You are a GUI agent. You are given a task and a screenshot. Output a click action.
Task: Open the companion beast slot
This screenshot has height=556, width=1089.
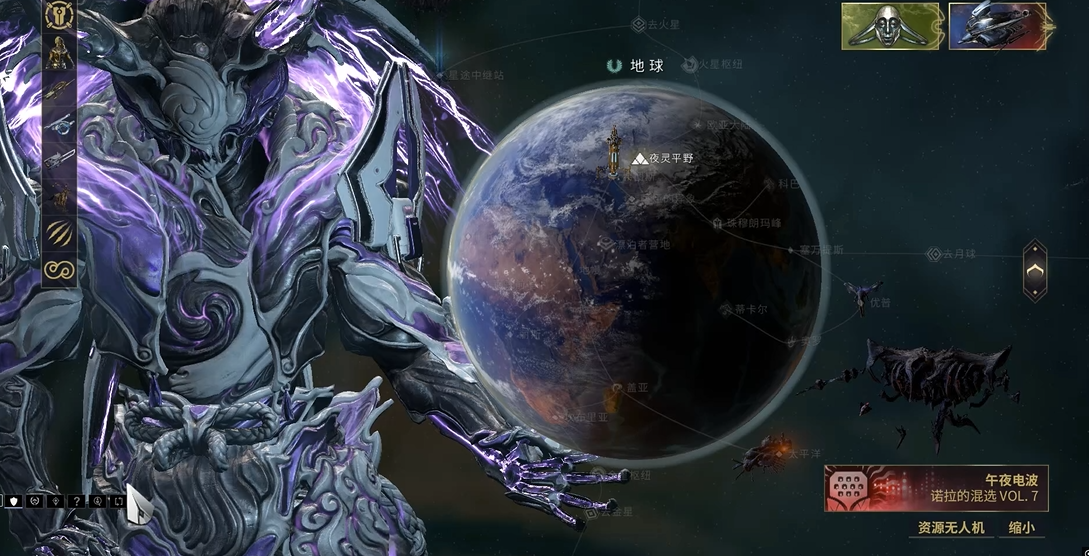(60, 197)
